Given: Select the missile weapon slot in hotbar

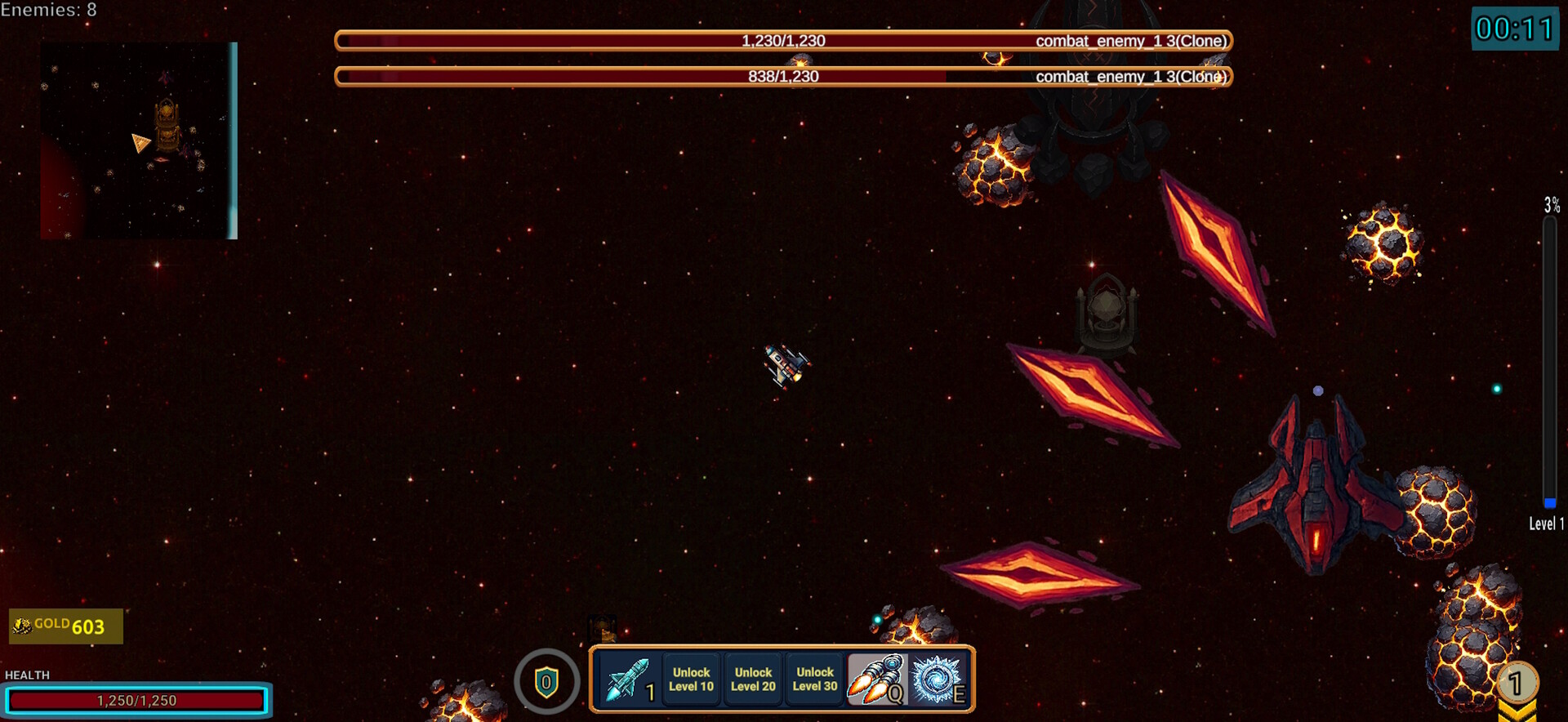Looking at the screenshot, I should point(629,680).
